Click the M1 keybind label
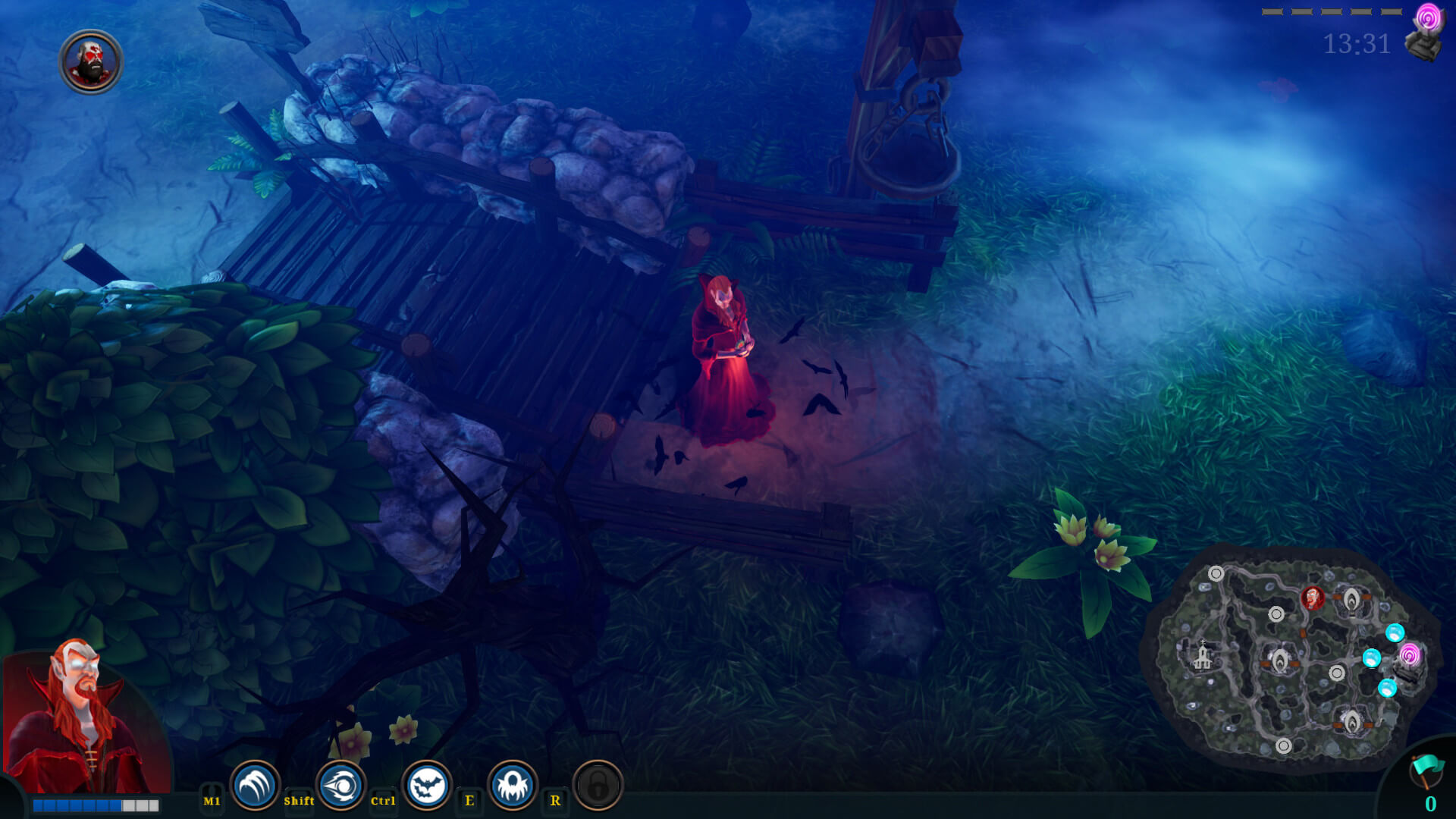Image resolution: width=1456 pixels, height=819 pixels. pos(210,799)
